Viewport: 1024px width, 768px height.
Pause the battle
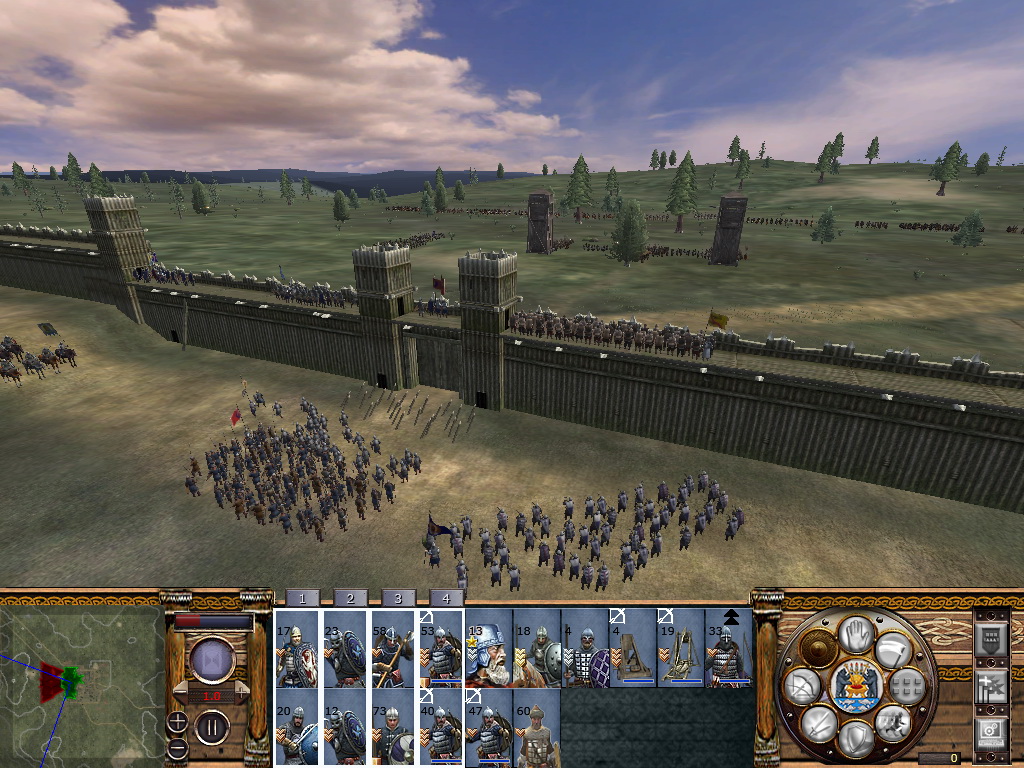coord(212,727)
